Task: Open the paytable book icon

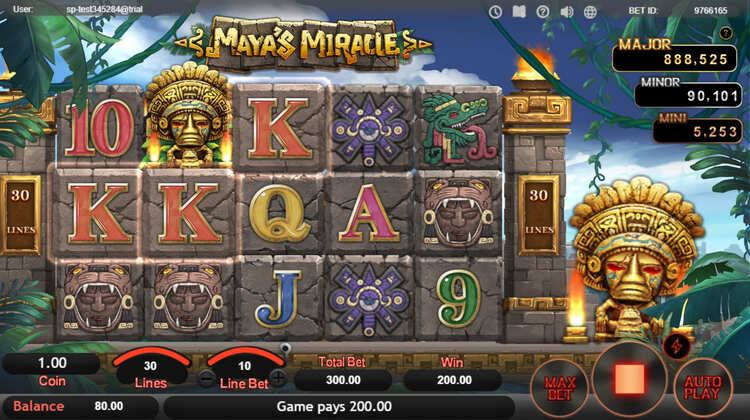Action: pyautogui.click(x=519, y=12)
